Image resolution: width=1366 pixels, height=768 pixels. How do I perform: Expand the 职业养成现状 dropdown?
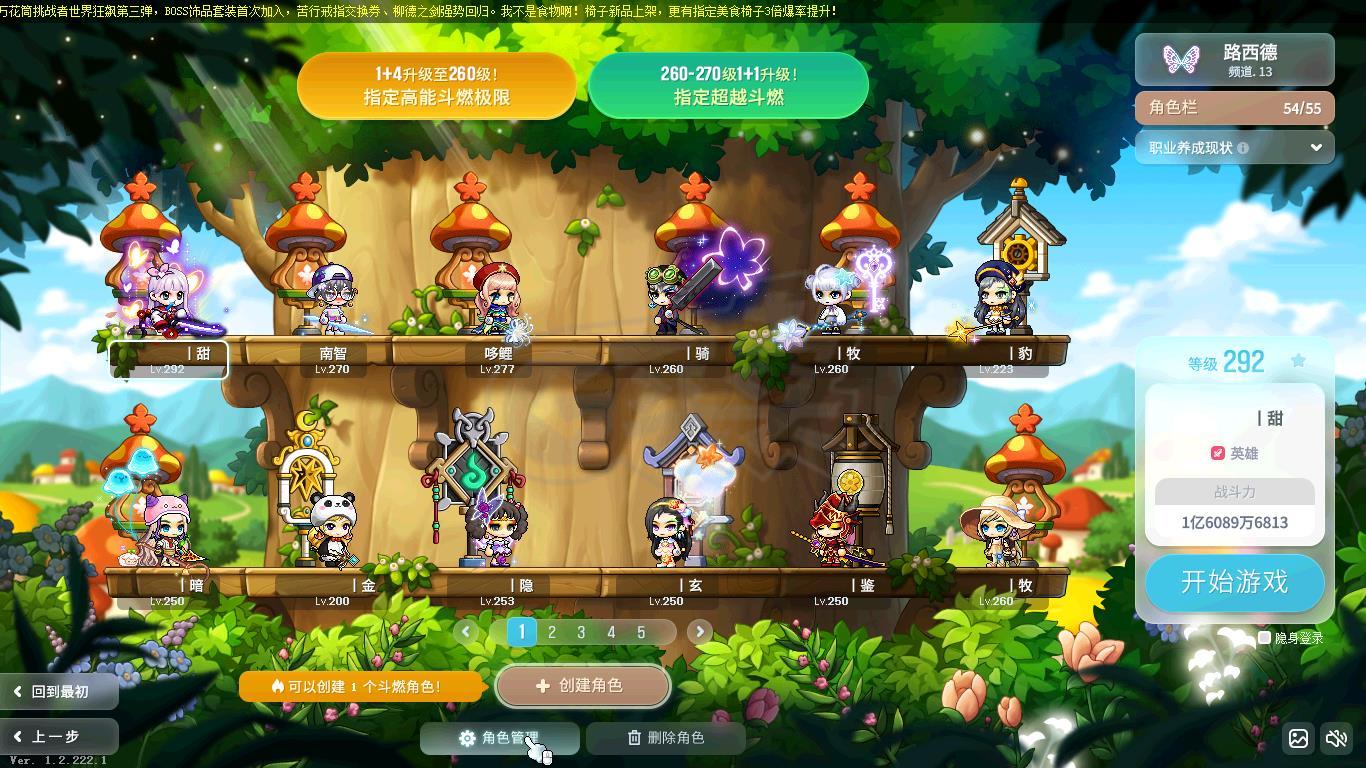[x=1316, y=147]
